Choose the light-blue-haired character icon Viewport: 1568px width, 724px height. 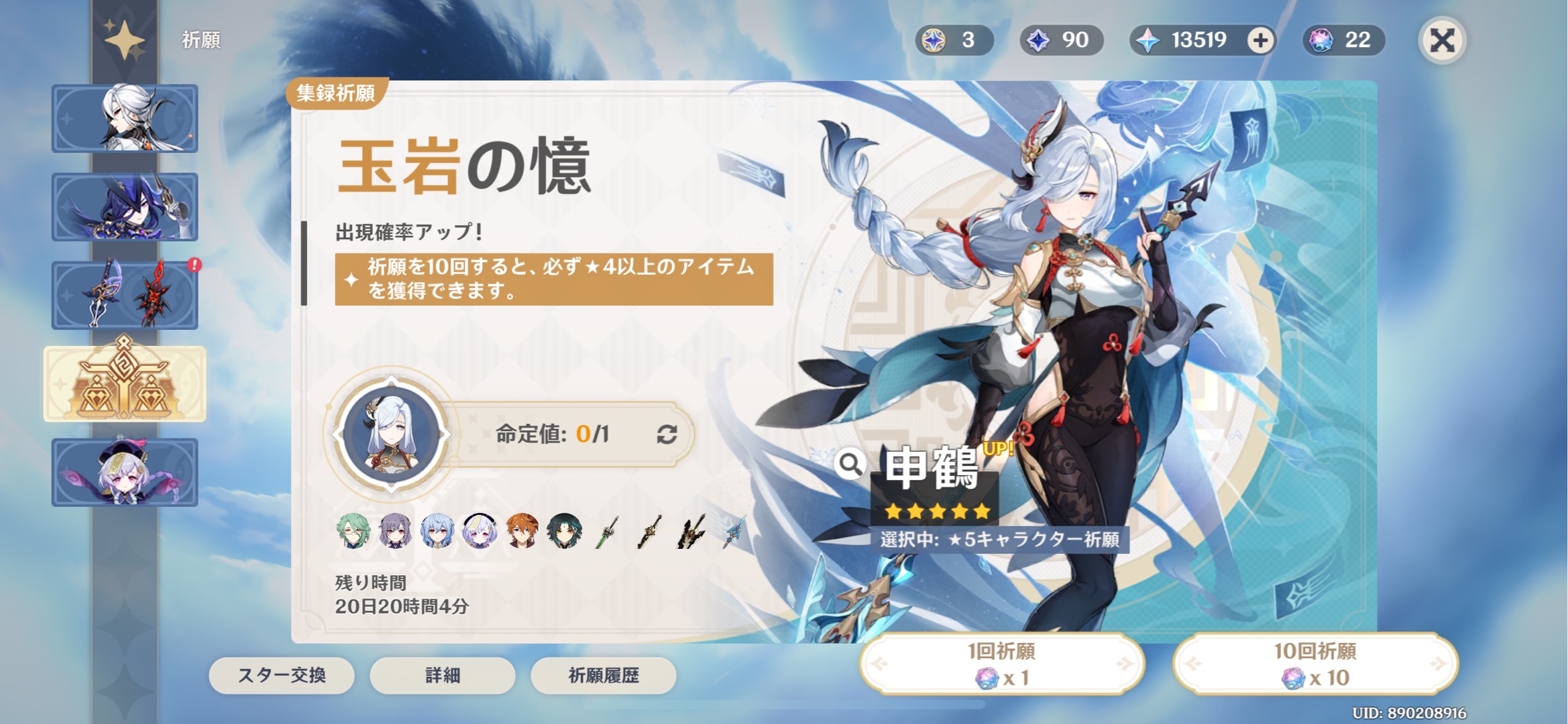[x=437, y=532]
